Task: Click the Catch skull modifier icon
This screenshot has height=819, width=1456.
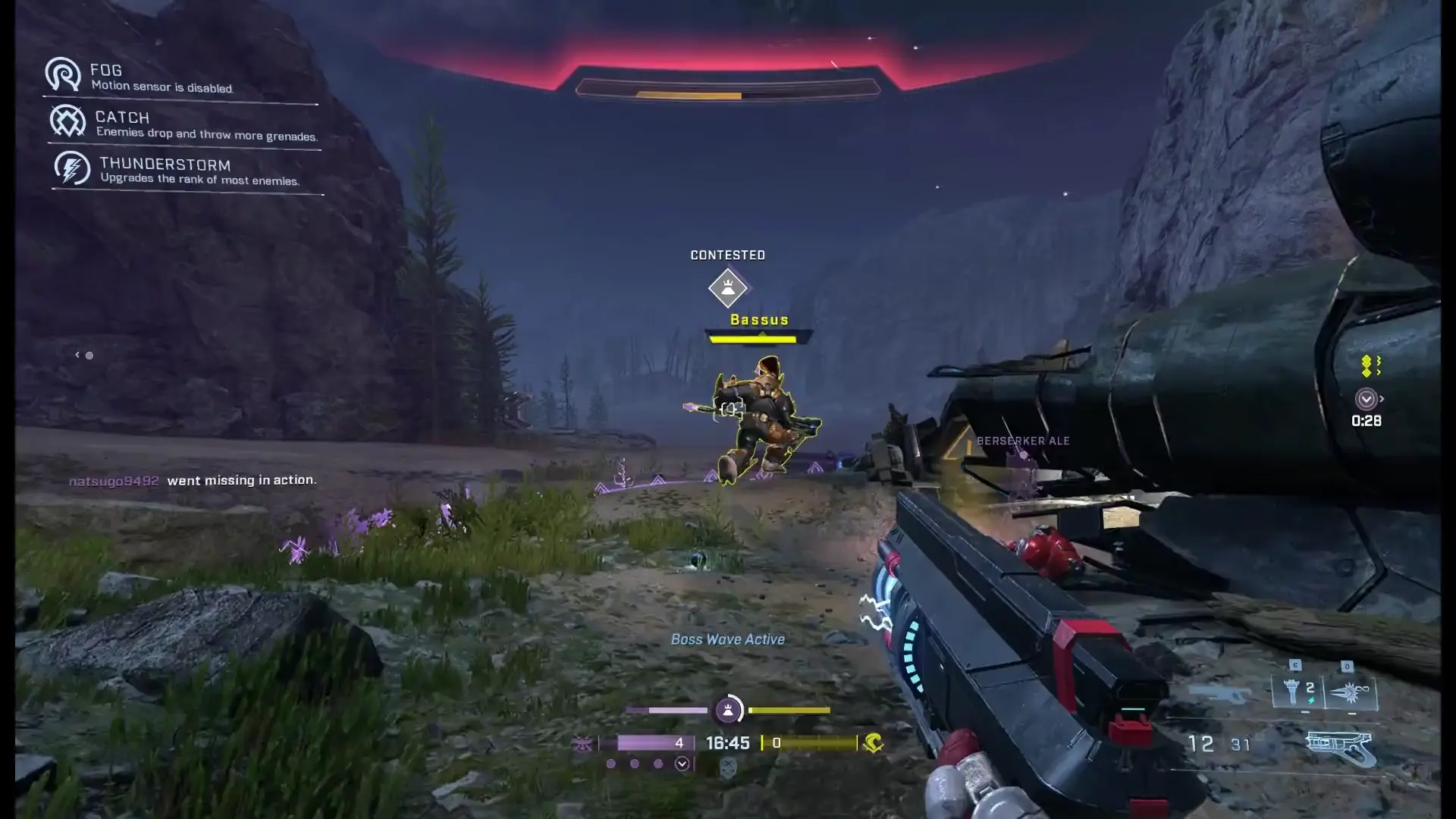Action: (x=67, y=121)
